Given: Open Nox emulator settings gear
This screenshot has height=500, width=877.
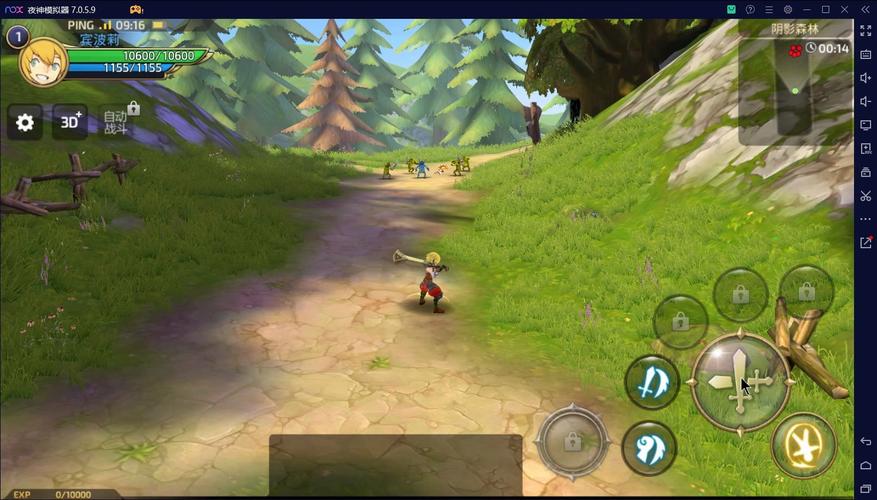Looking at the screenshot, I should (788, 9).
